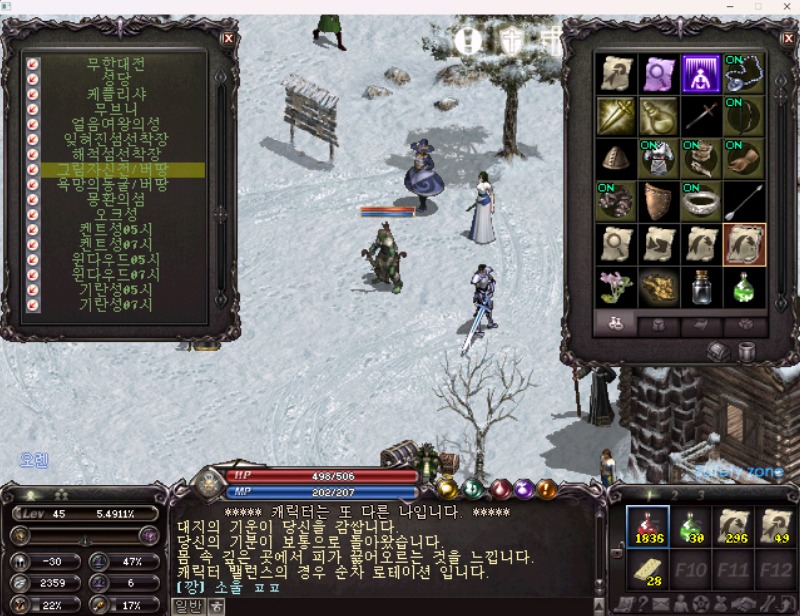Click the equipped amulet necklace slot
The width and height of the screenshot is (800, 616).
(x=743, y=73)
